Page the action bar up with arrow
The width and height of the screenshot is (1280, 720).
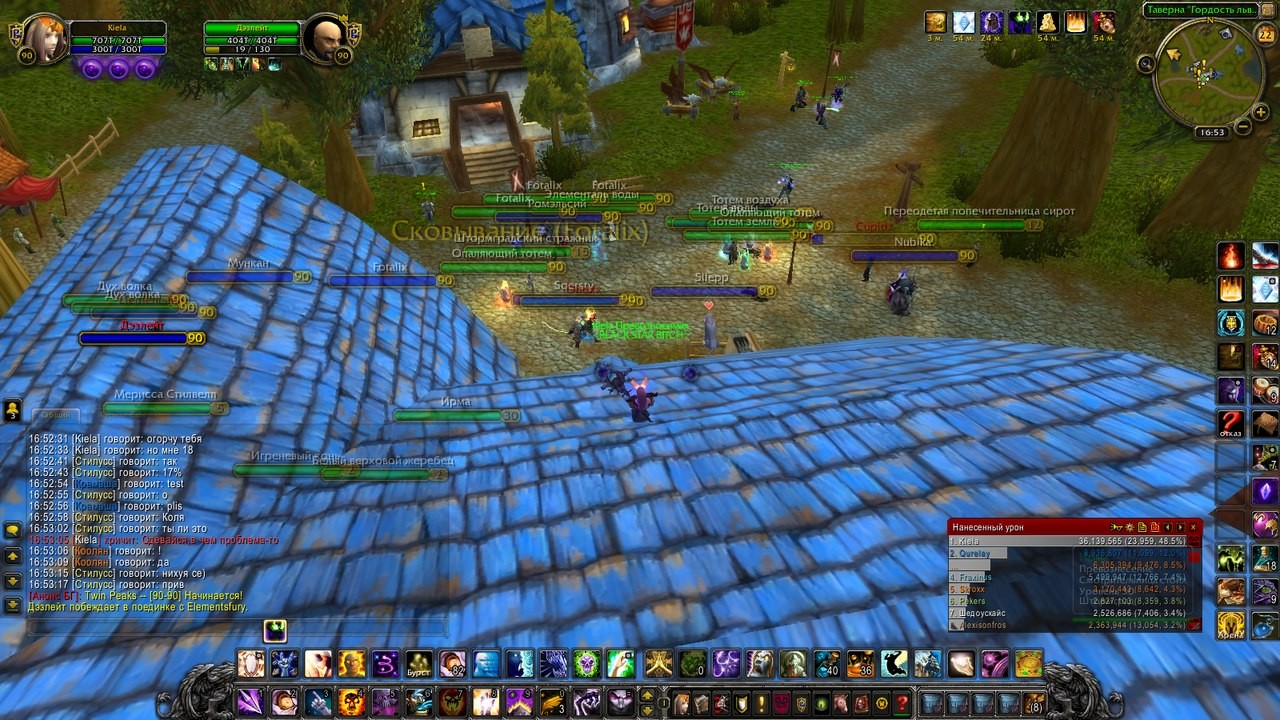tap(647, 695)
